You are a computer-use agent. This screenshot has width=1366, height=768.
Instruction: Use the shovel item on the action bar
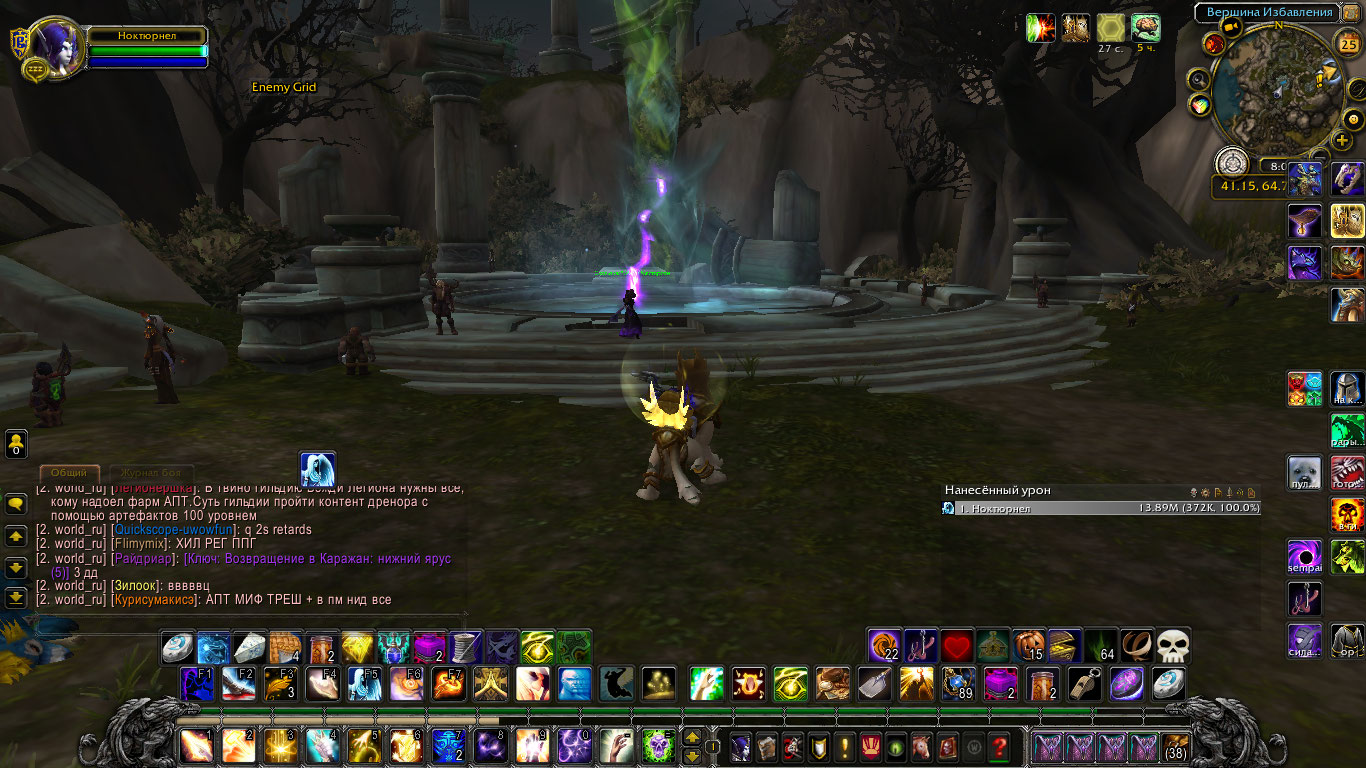874,684
